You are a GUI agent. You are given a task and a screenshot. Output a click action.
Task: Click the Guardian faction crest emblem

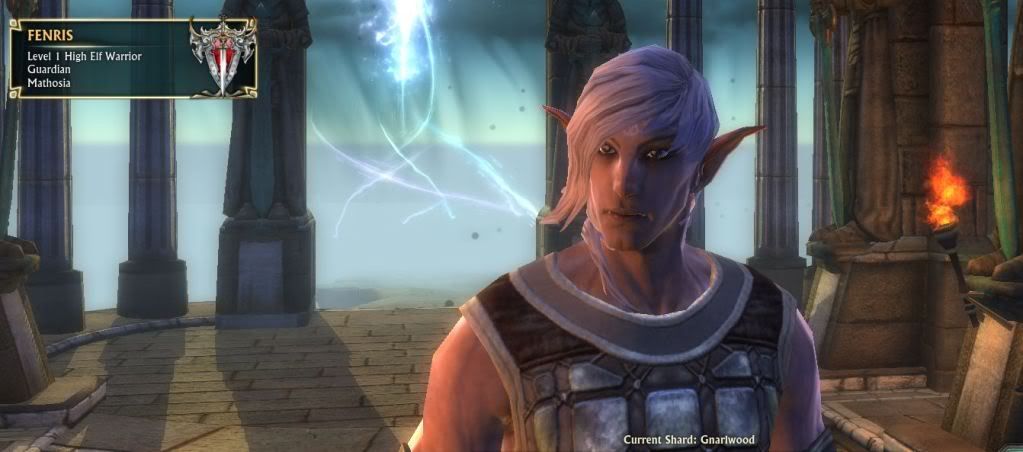(x=222, y=55)
